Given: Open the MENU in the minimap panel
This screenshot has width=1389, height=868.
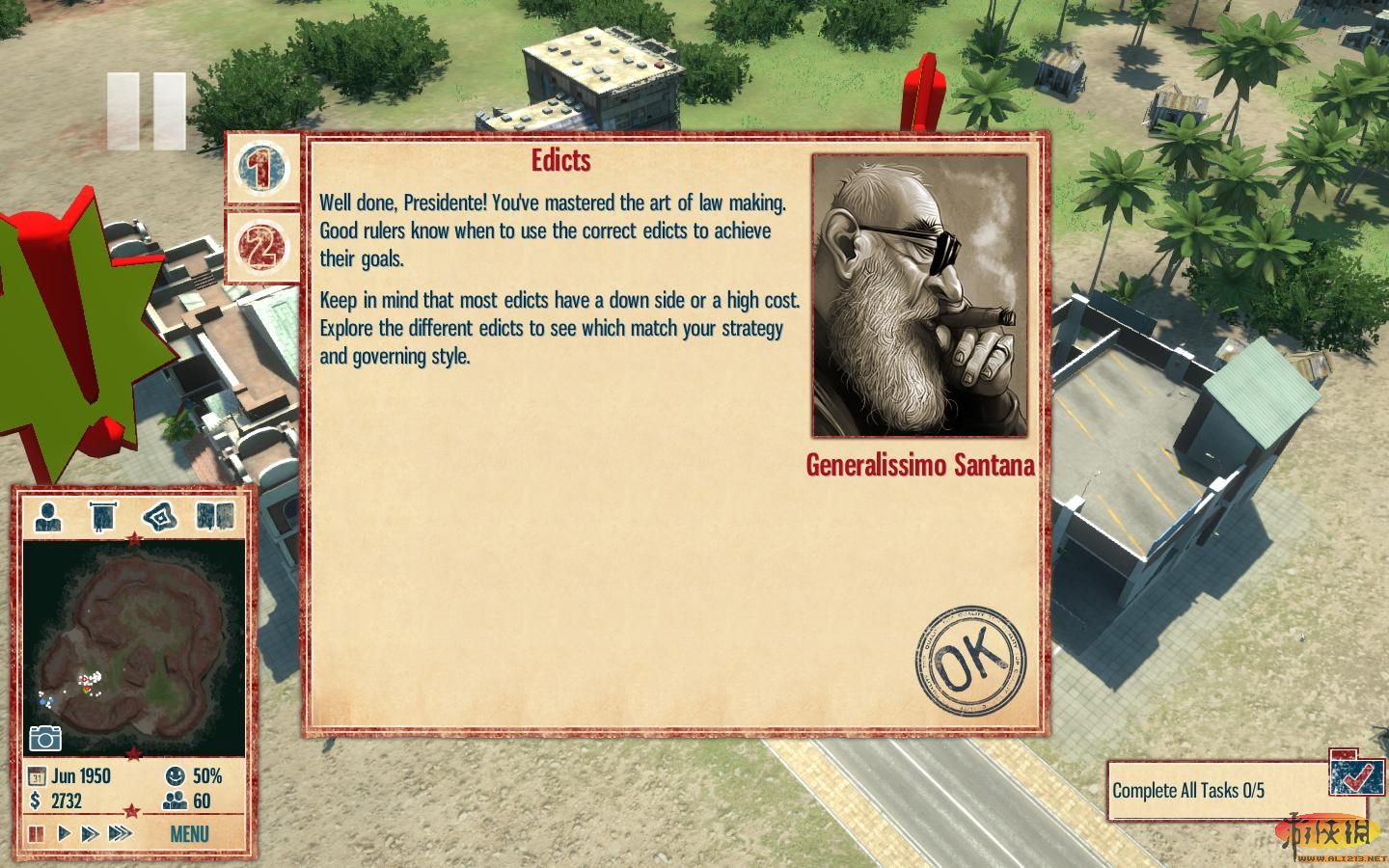Looking at the screenshot, I should [x=189, y=833].
